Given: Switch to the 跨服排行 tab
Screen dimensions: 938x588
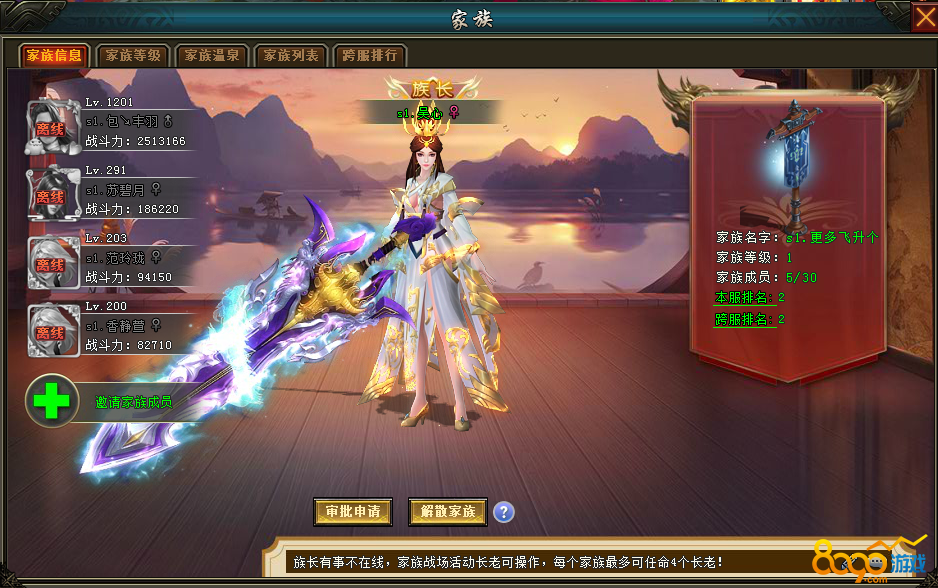Looking at the screenshot, I should point(370,55).
